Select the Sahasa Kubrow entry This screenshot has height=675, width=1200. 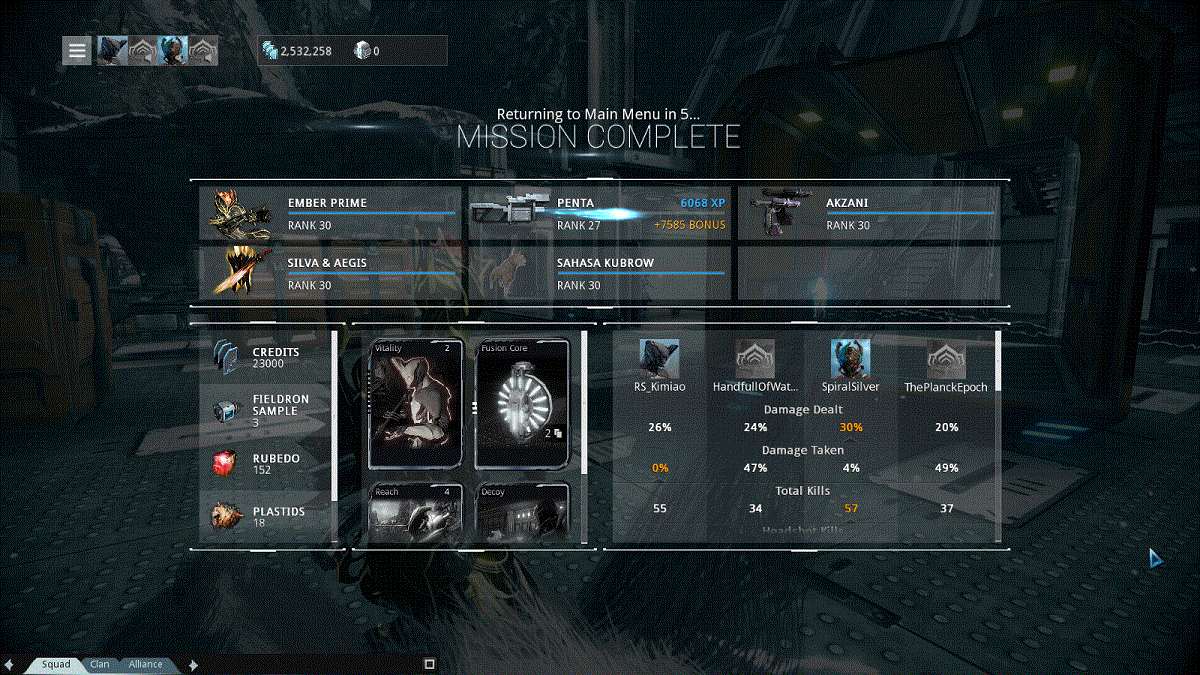(x=600, y=273)
